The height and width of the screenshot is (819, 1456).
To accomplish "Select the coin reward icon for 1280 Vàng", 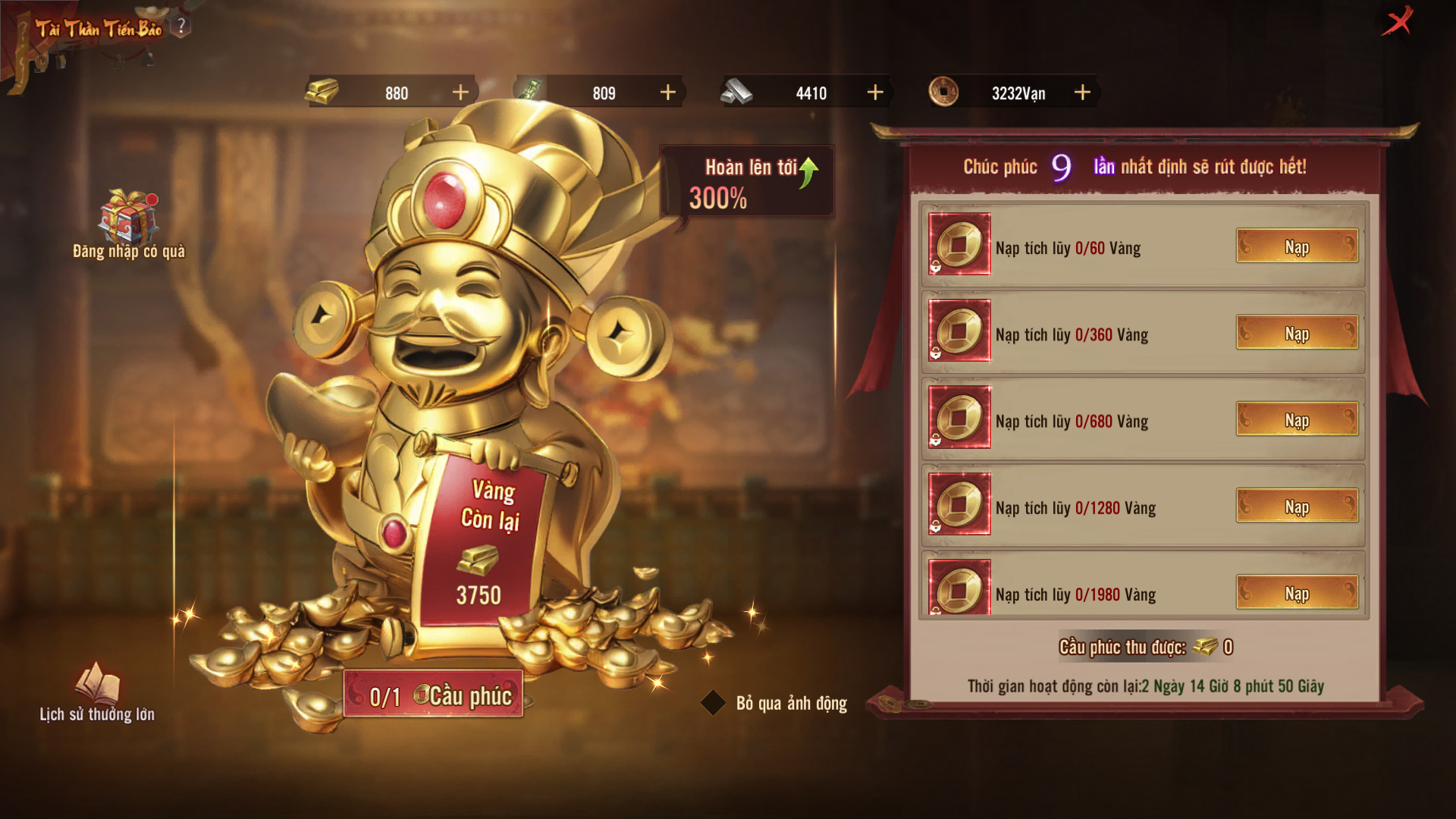I will pos(959,504).
